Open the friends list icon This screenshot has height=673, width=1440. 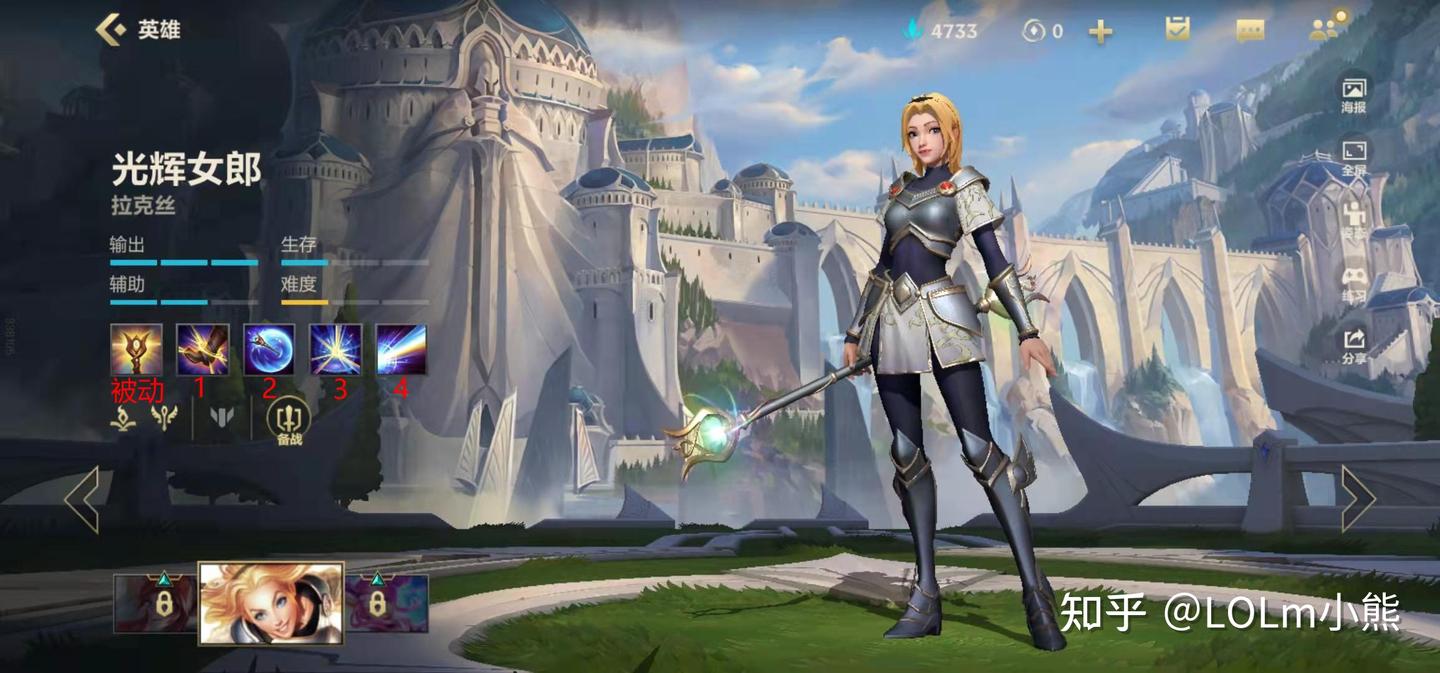[x=1328, y=28]
